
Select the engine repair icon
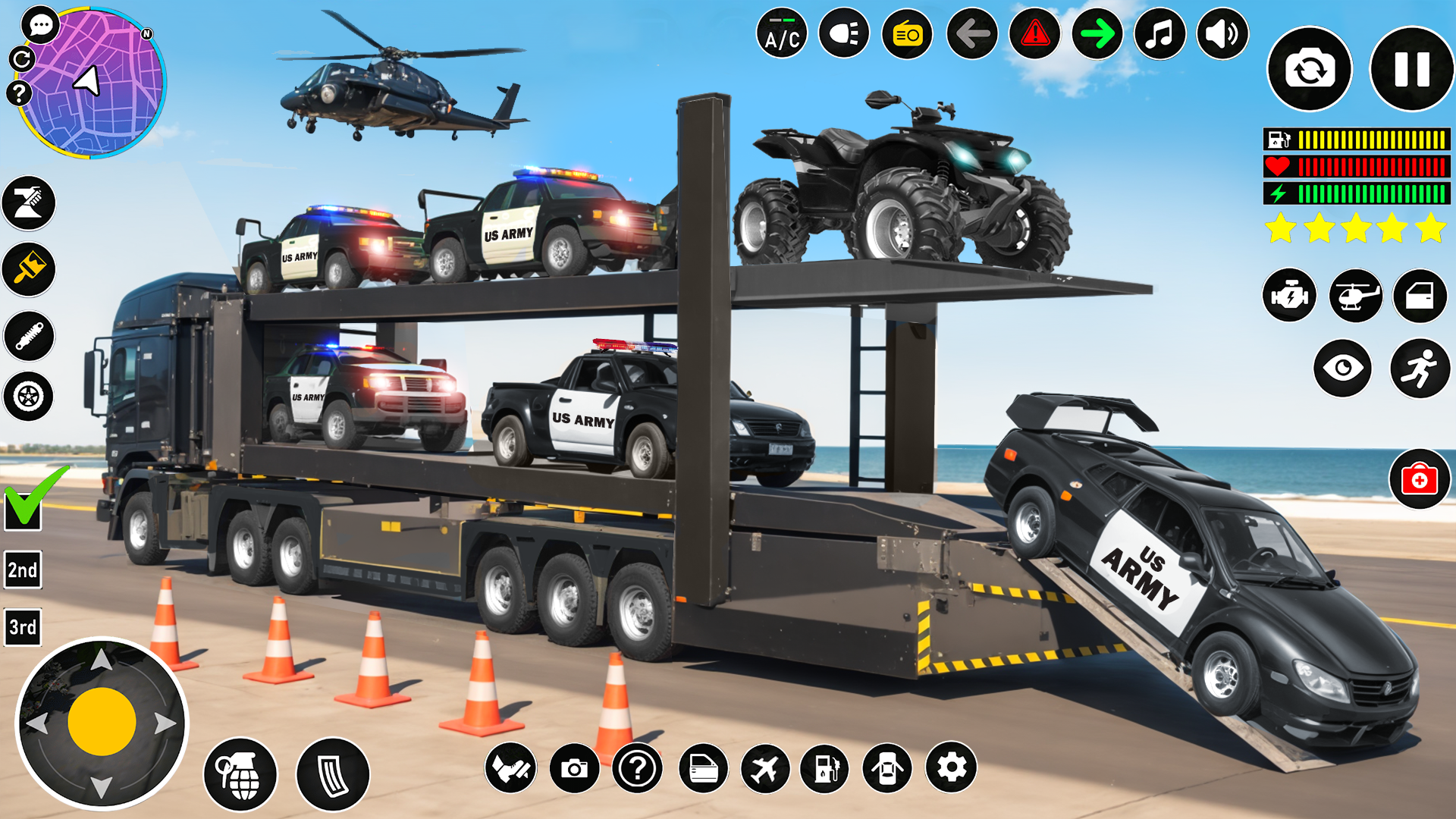click(1289, 296)
